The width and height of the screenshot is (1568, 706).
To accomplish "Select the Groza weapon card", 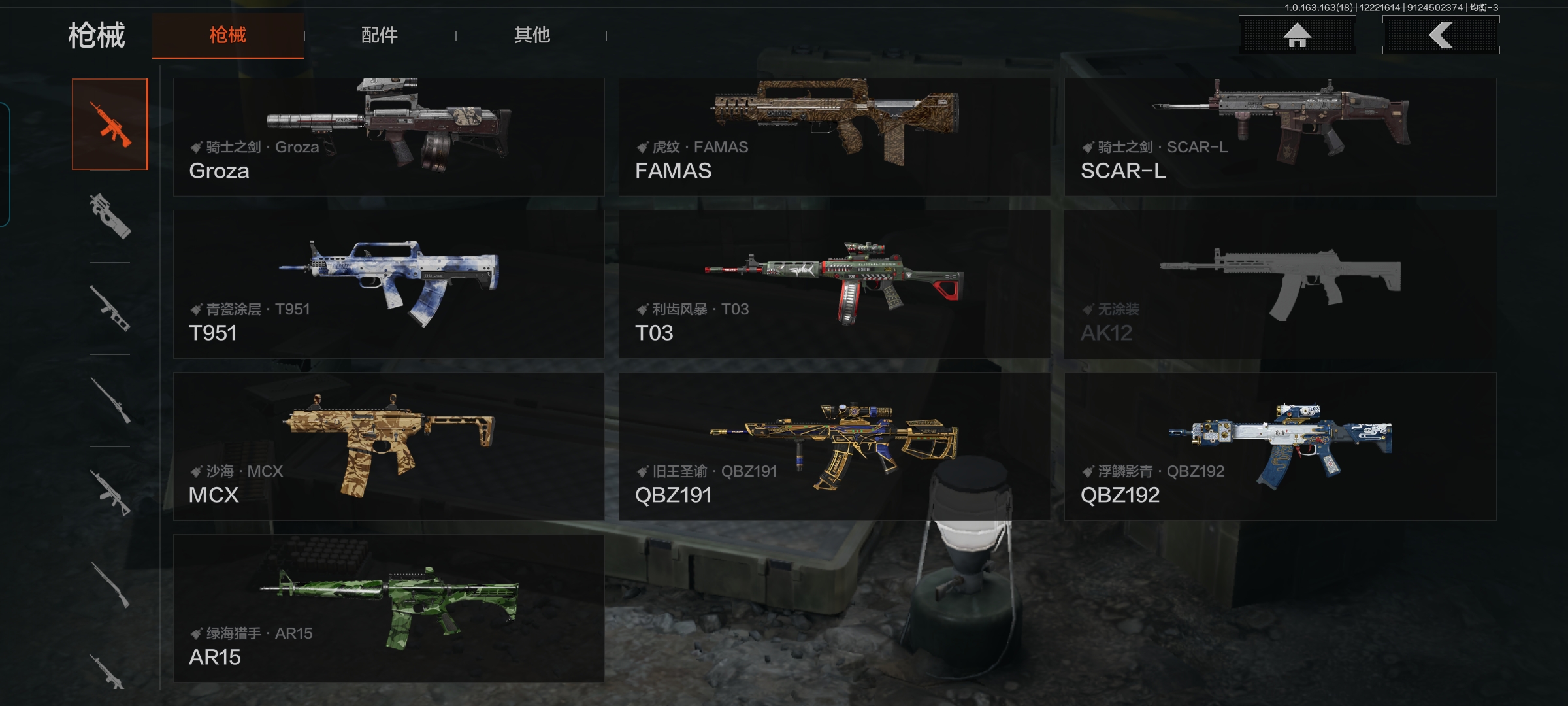I will point(389,137).
